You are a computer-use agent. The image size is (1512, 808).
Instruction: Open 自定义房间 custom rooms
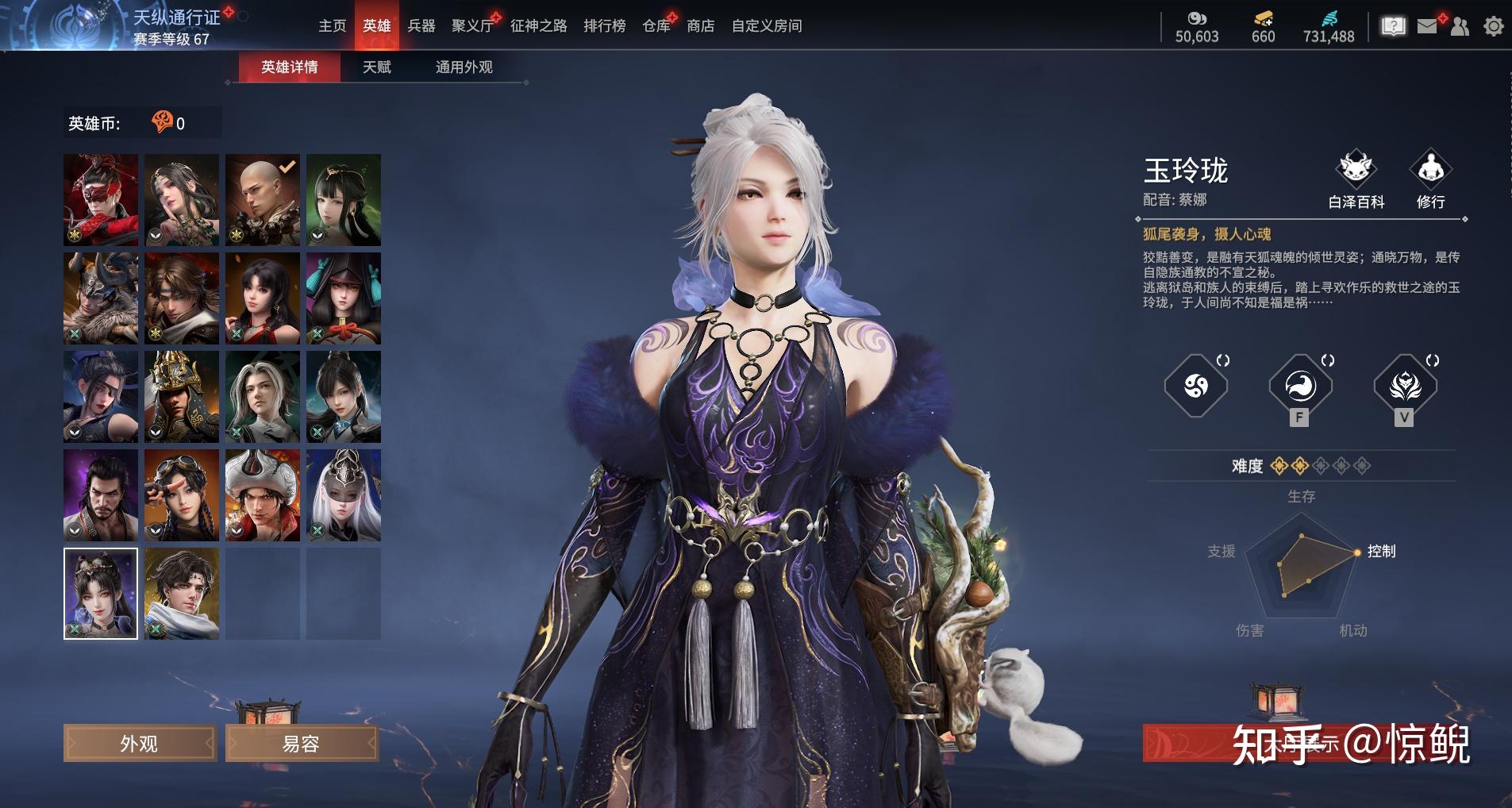(766, 26)
